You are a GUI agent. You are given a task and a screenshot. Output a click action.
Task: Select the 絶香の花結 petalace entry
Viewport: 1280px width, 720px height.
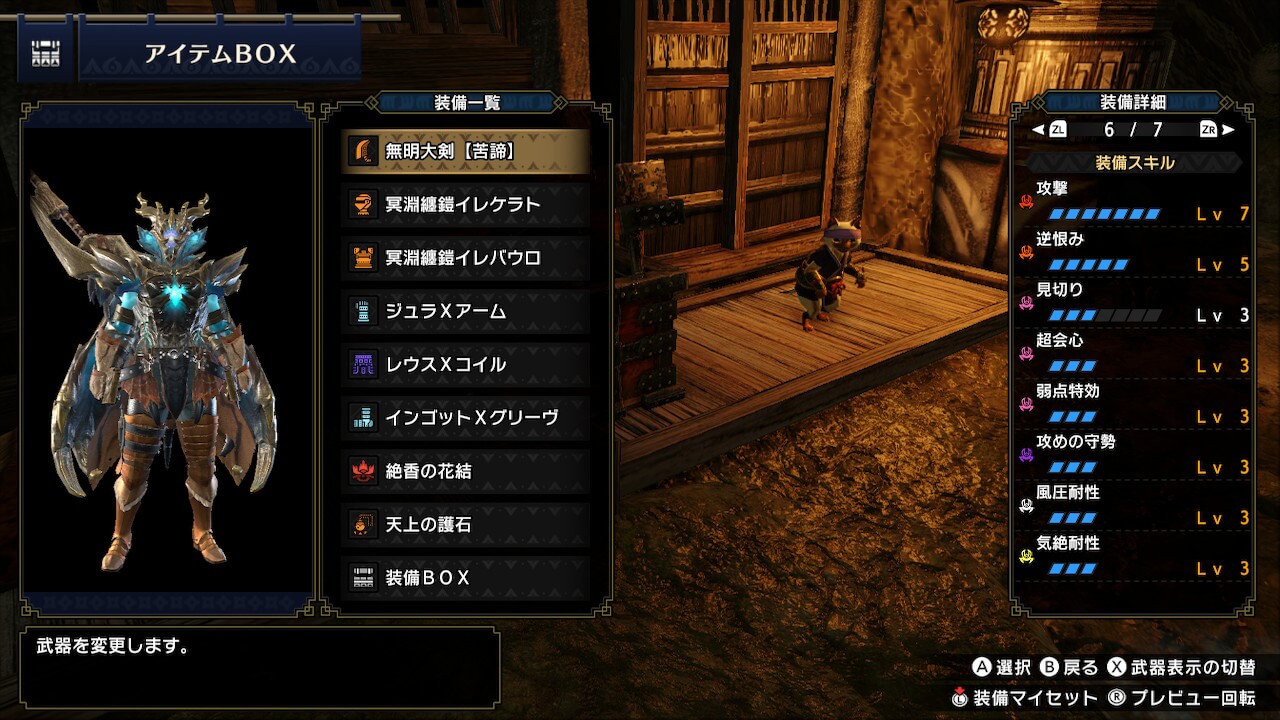coord(465,471)
